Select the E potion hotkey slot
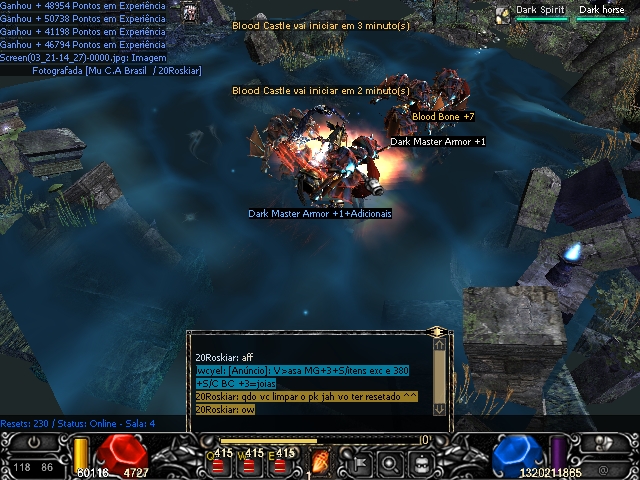The width and height of the screenshot is (640, 480). click(x=286, y=464)
